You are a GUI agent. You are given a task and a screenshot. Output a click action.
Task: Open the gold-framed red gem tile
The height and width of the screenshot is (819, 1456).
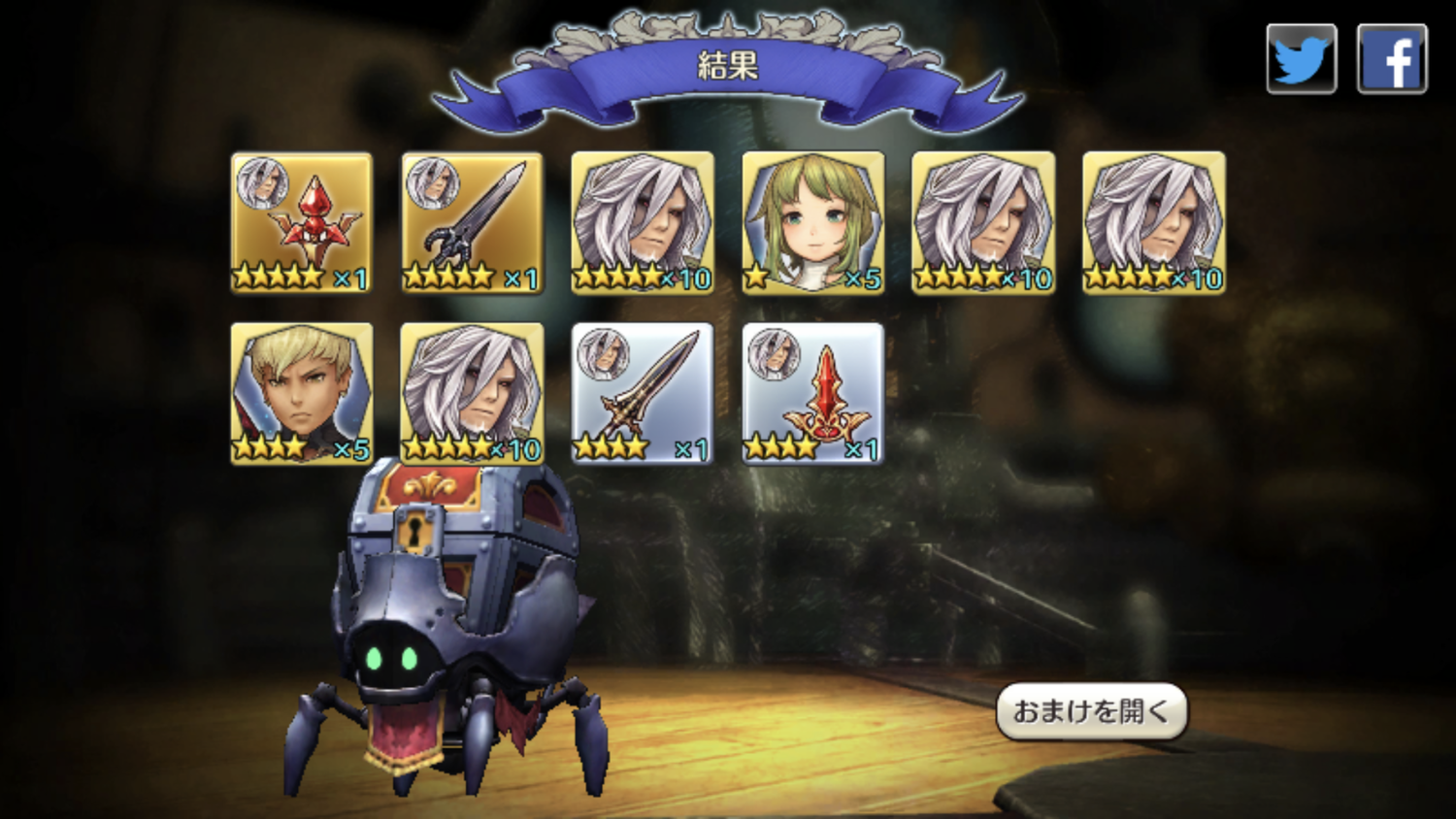[302, 222]
